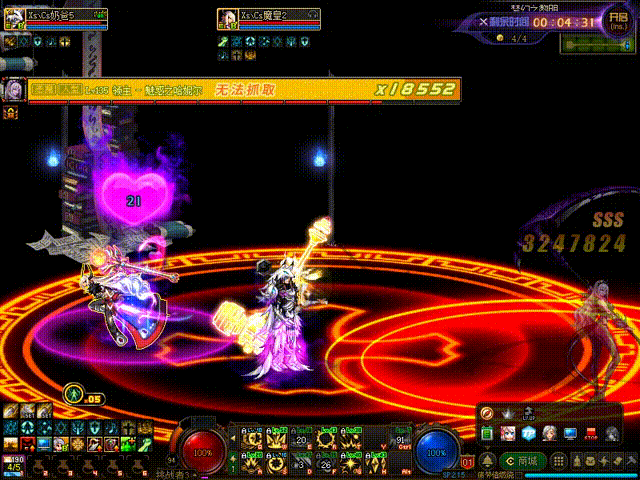The image size is (640, 480).
Task: Click the boss portrait on the health bar
Action: [x=15, y=89]
